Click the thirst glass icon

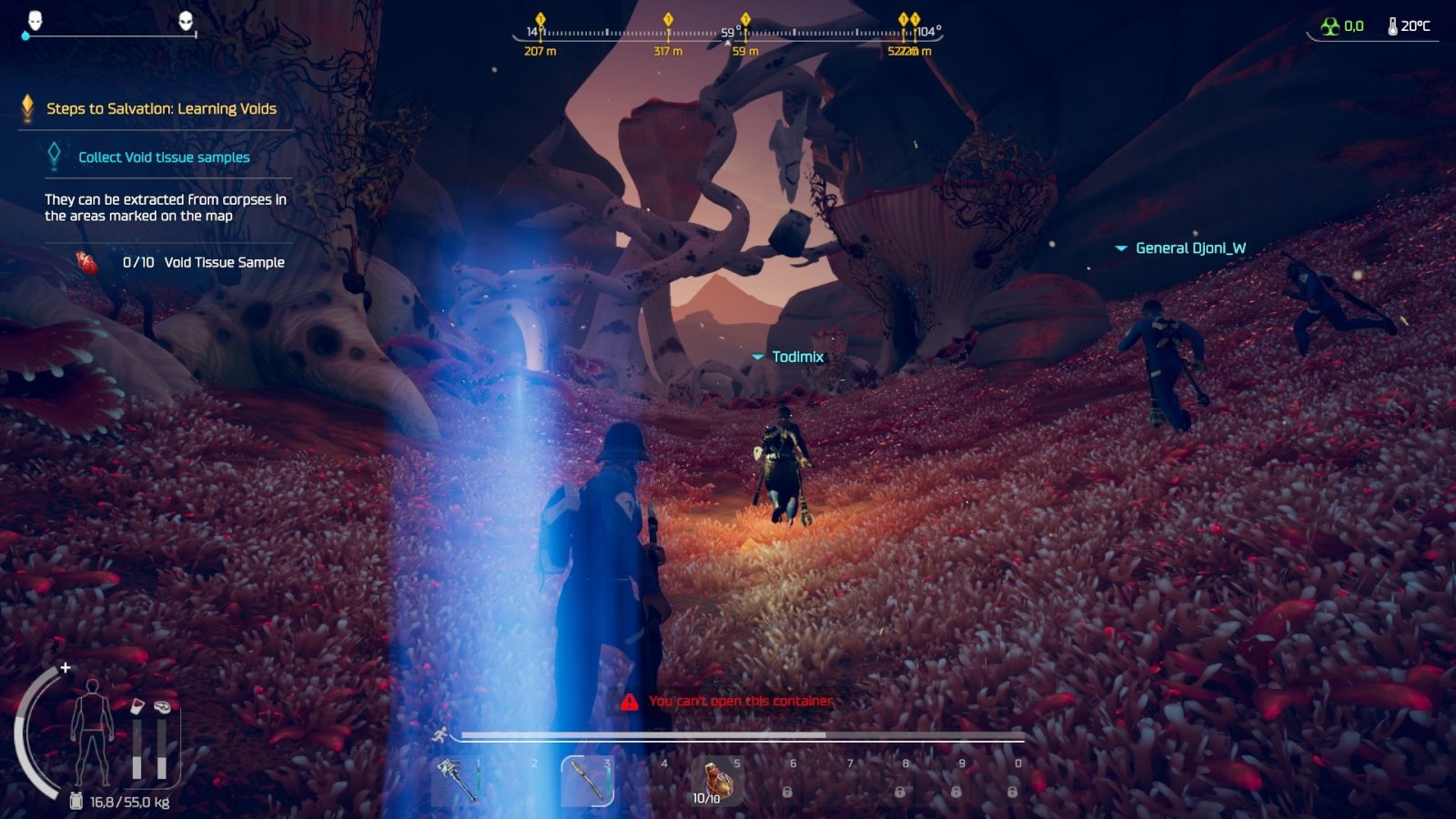point(136,707)
